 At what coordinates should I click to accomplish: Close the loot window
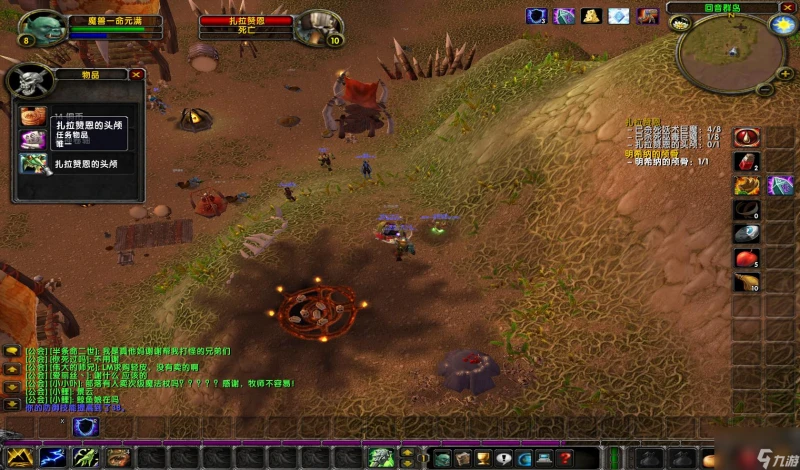tap(137, 74)
